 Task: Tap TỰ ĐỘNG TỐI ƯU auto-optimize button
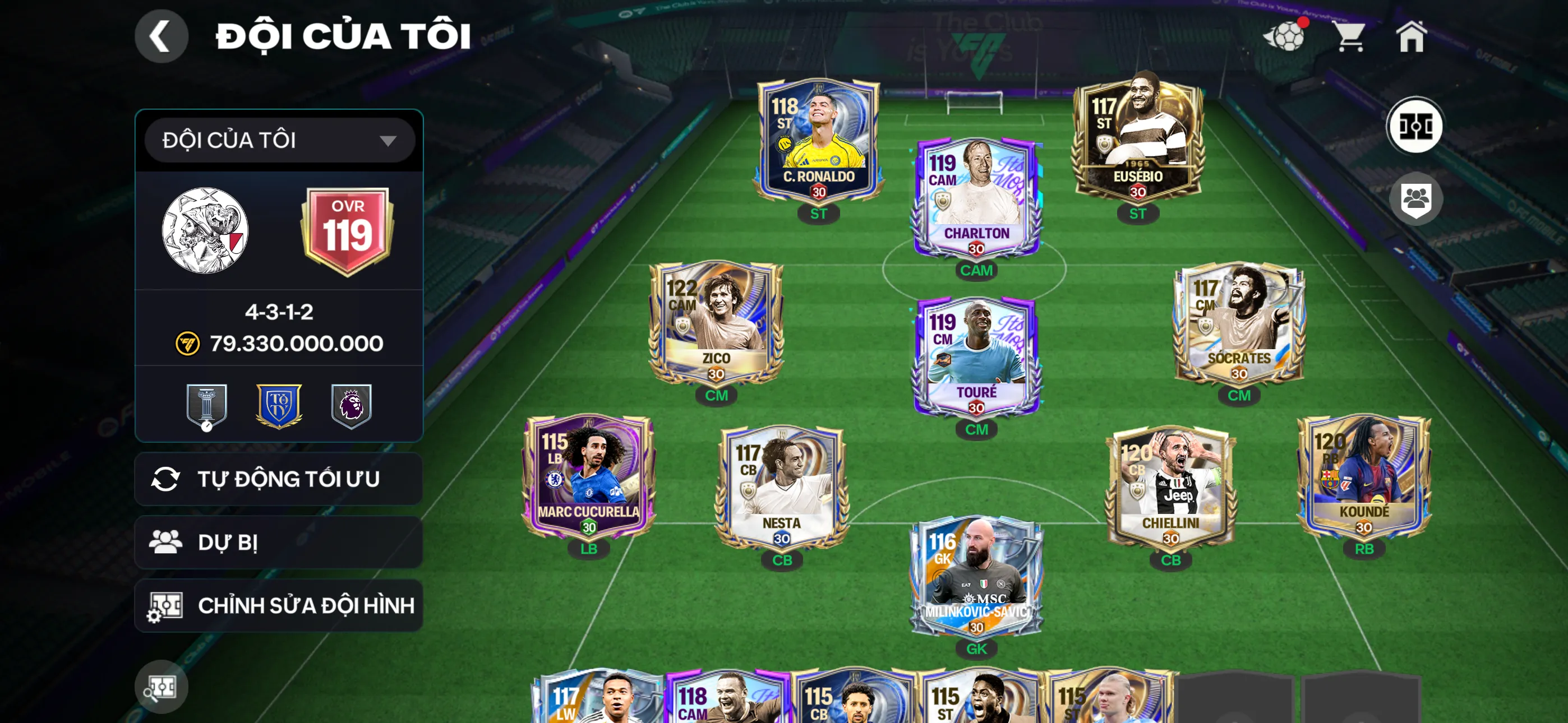click(279, 479)
